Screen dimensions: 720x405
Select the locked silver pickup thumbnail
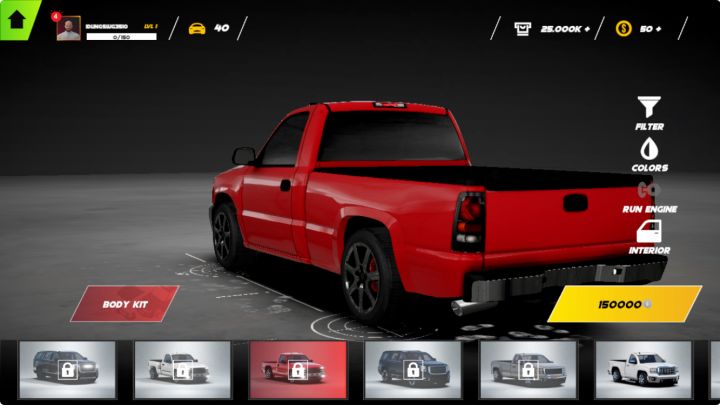528,370
